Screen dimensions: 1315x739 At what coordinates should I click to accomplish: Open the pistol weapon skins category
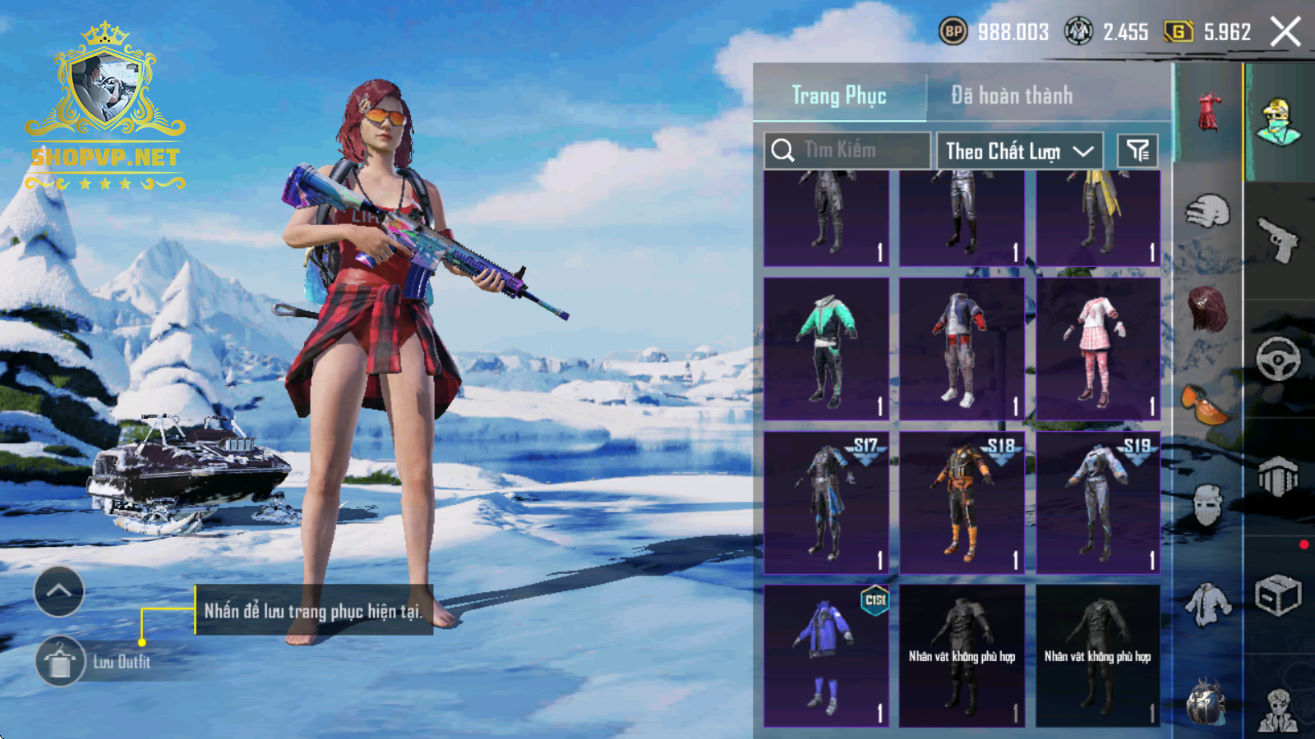[x=1277, y=239]
